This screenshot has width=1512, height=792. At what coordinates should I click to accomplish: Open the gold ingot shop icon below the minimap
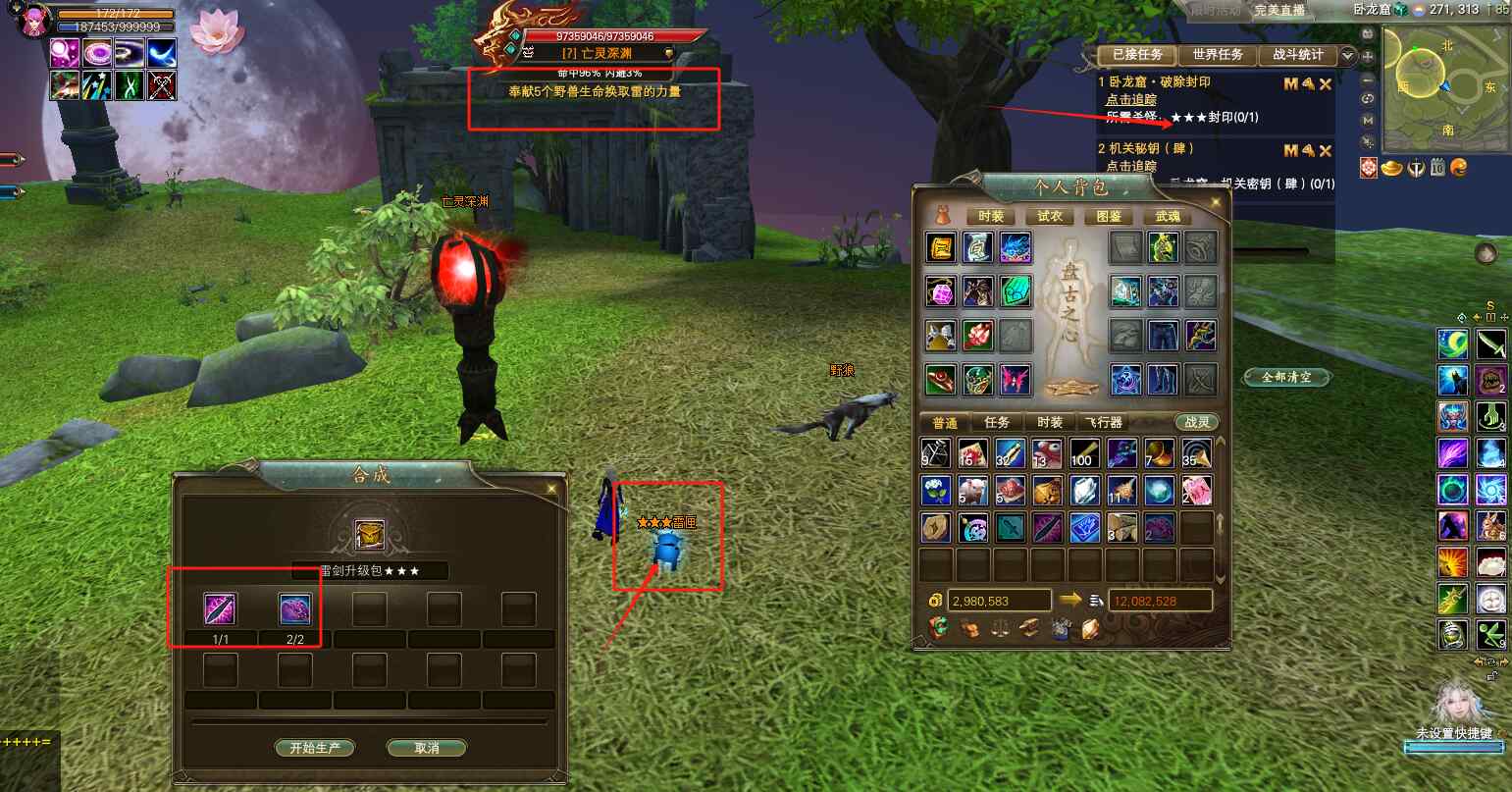(1391, 168)
